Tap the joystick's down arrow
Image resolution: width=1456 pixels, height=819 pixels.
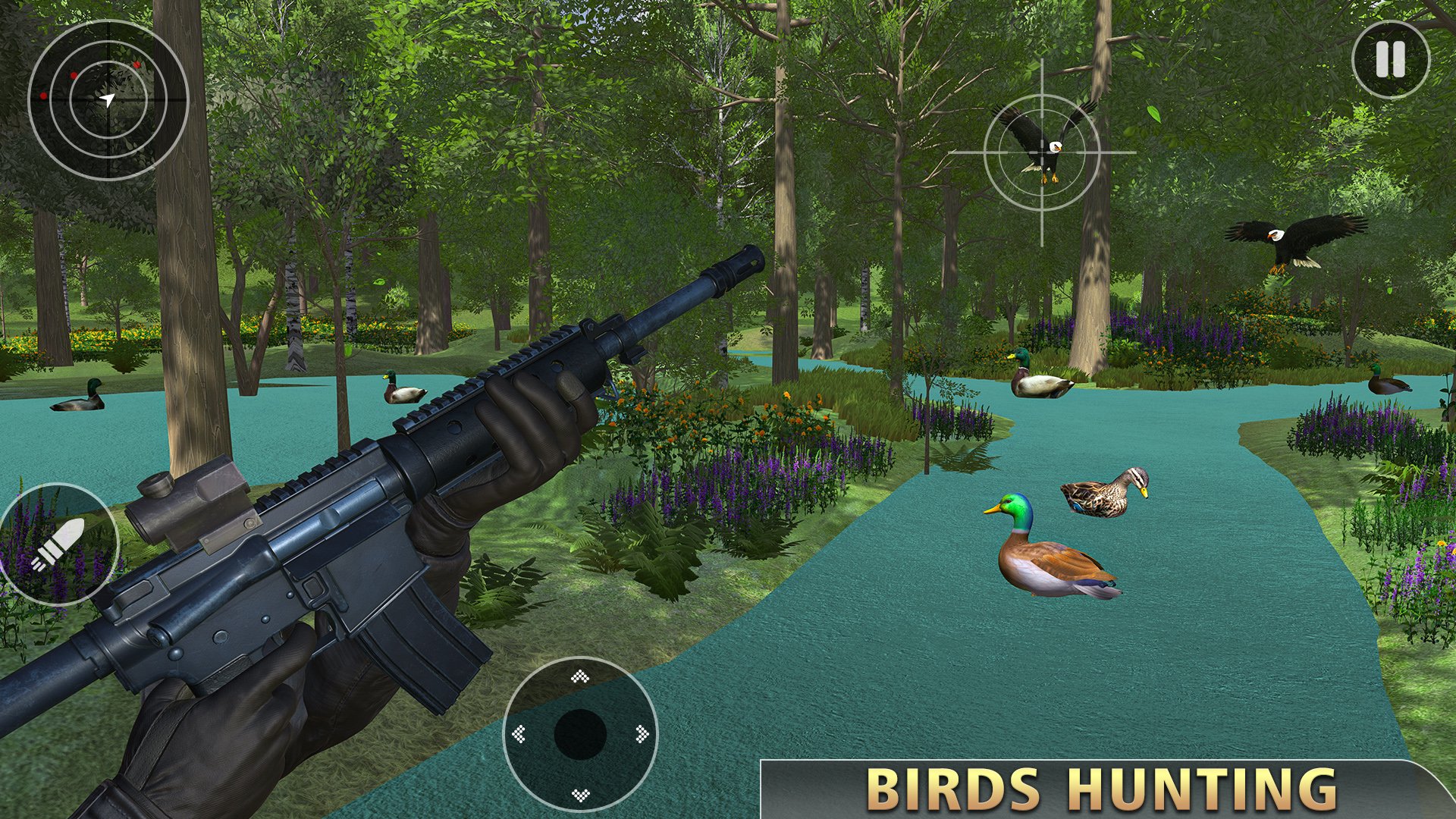click(580, 794)
